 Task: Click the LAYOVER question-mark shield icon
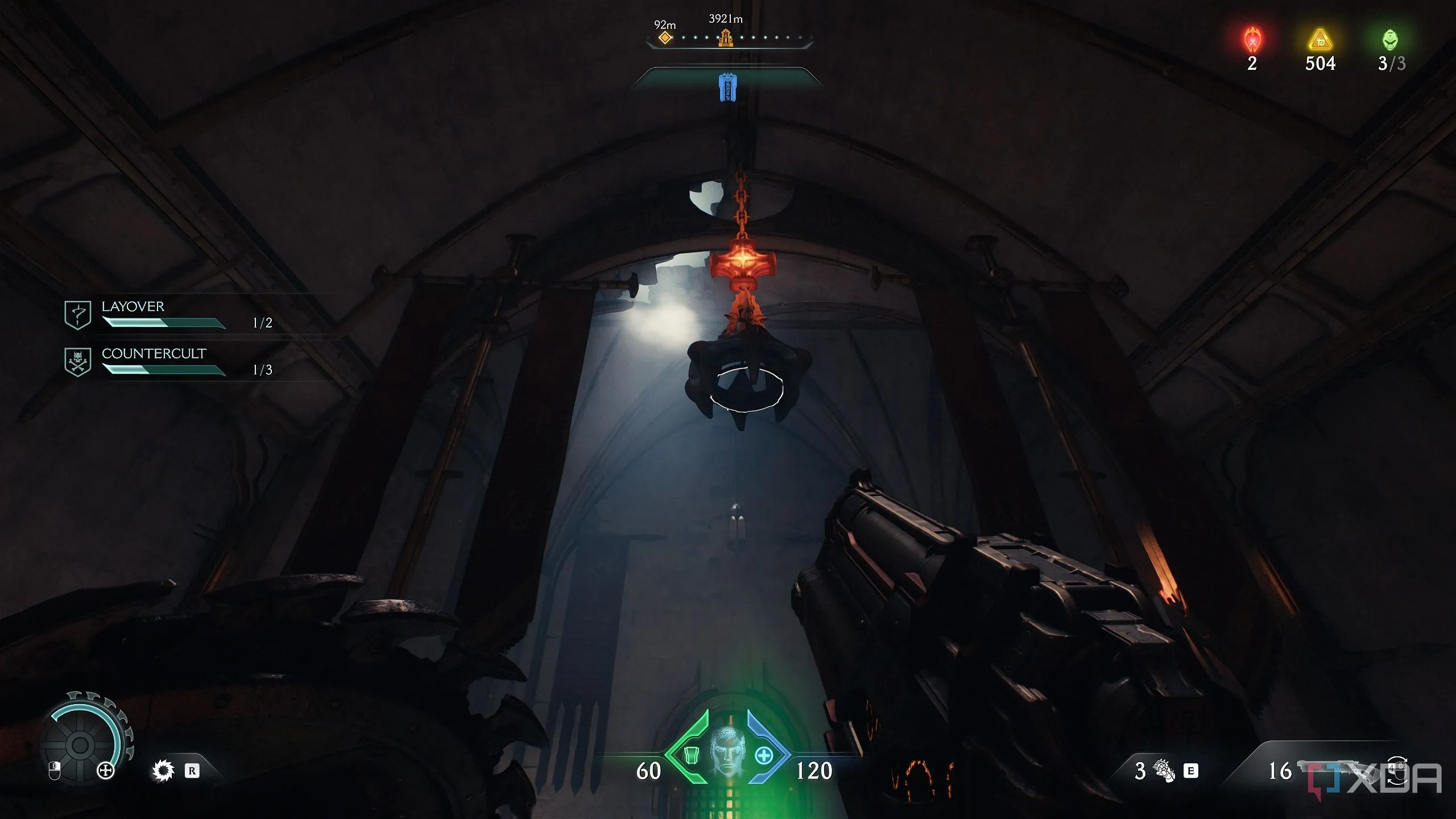click(78, 315)
